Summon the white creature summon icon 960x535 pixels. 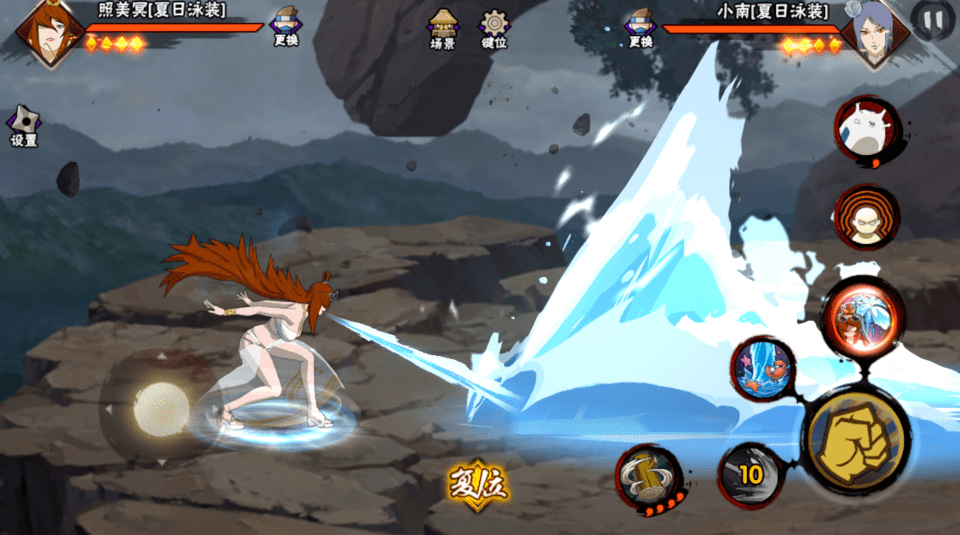pyautogui.click(x=866, y=129)
